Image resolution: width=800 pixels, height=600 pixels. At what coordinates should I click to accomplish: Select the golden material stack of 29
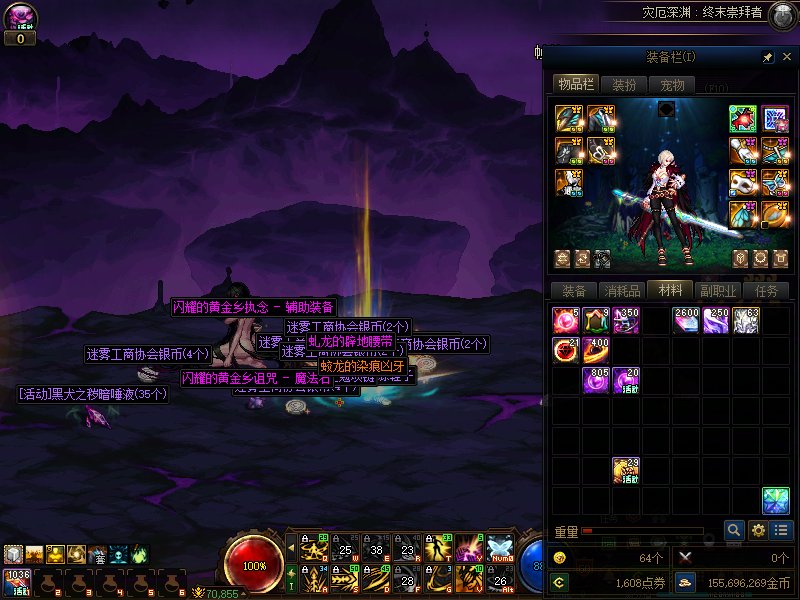click(626, 470)
